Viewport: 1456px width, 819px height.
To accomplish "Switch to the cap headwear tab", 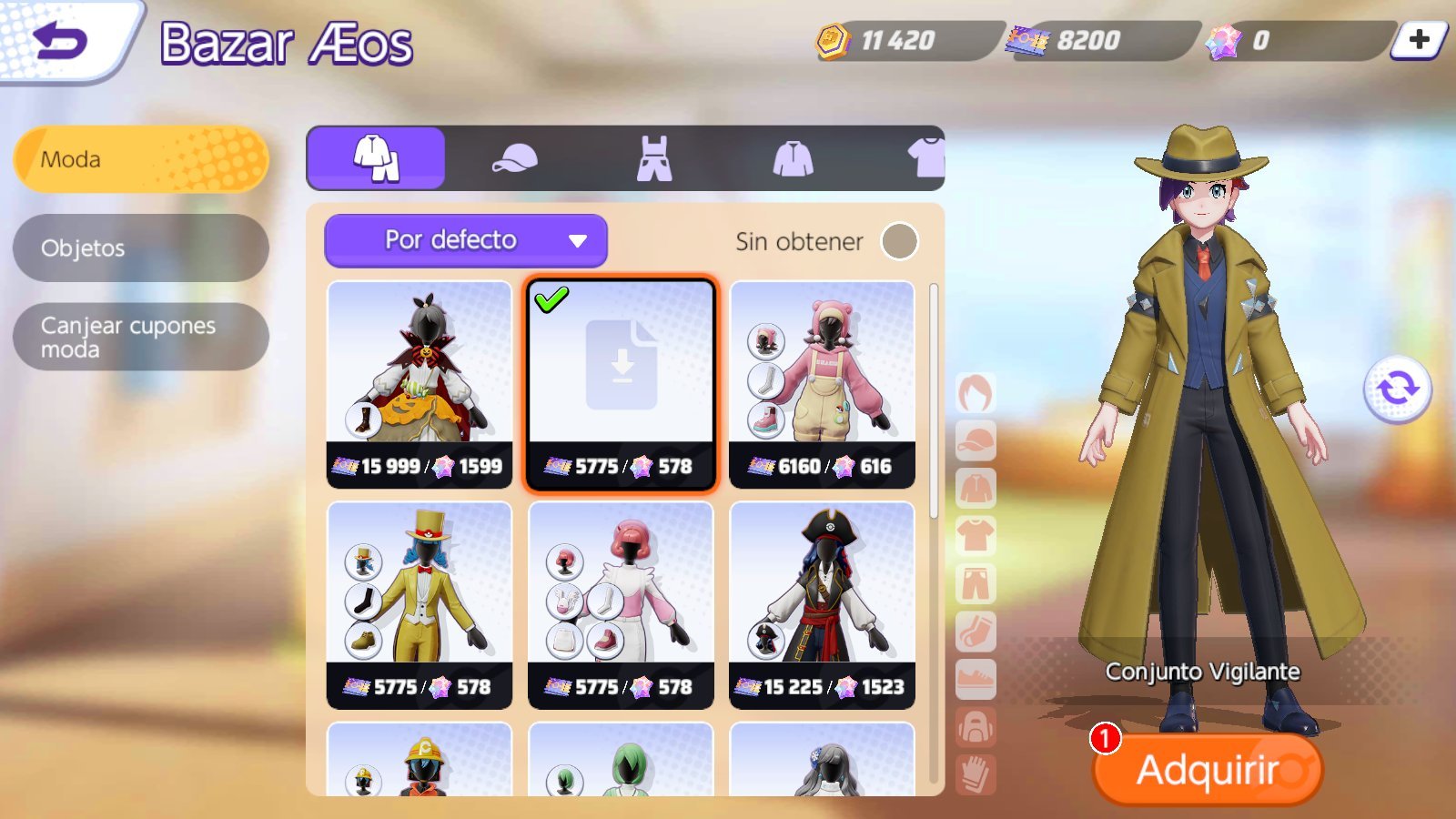I will pyautogui.click(x=514, y=158).
